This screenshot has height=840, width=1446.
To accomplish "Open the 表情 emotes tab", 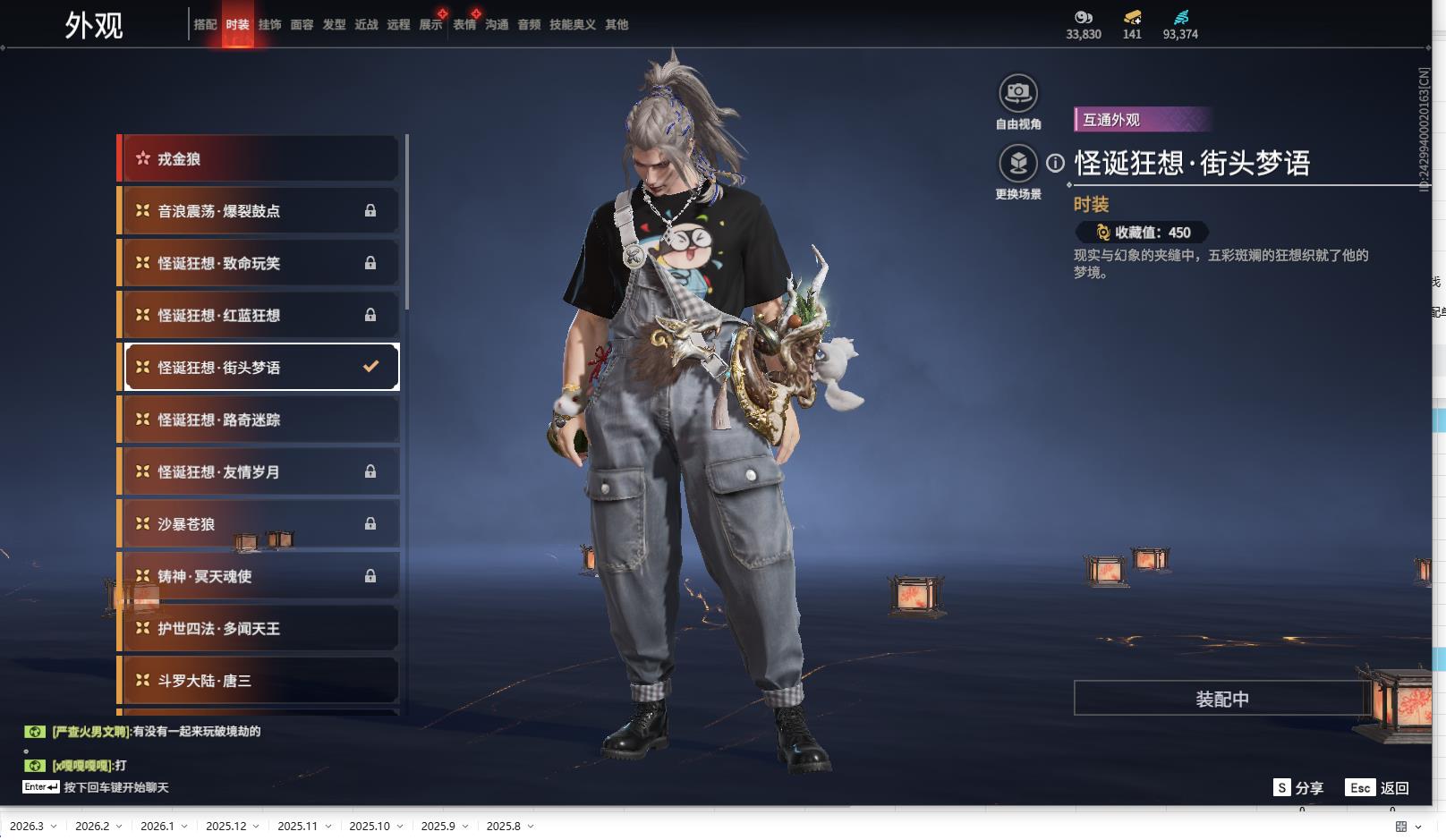I will (464, 25).
